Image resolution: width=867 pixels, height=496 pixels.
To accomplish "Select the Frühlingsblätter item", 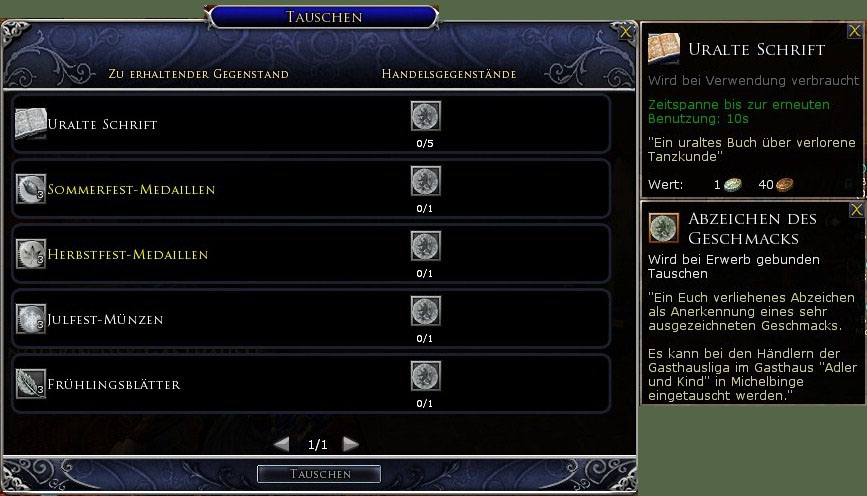I will point(31,384).
